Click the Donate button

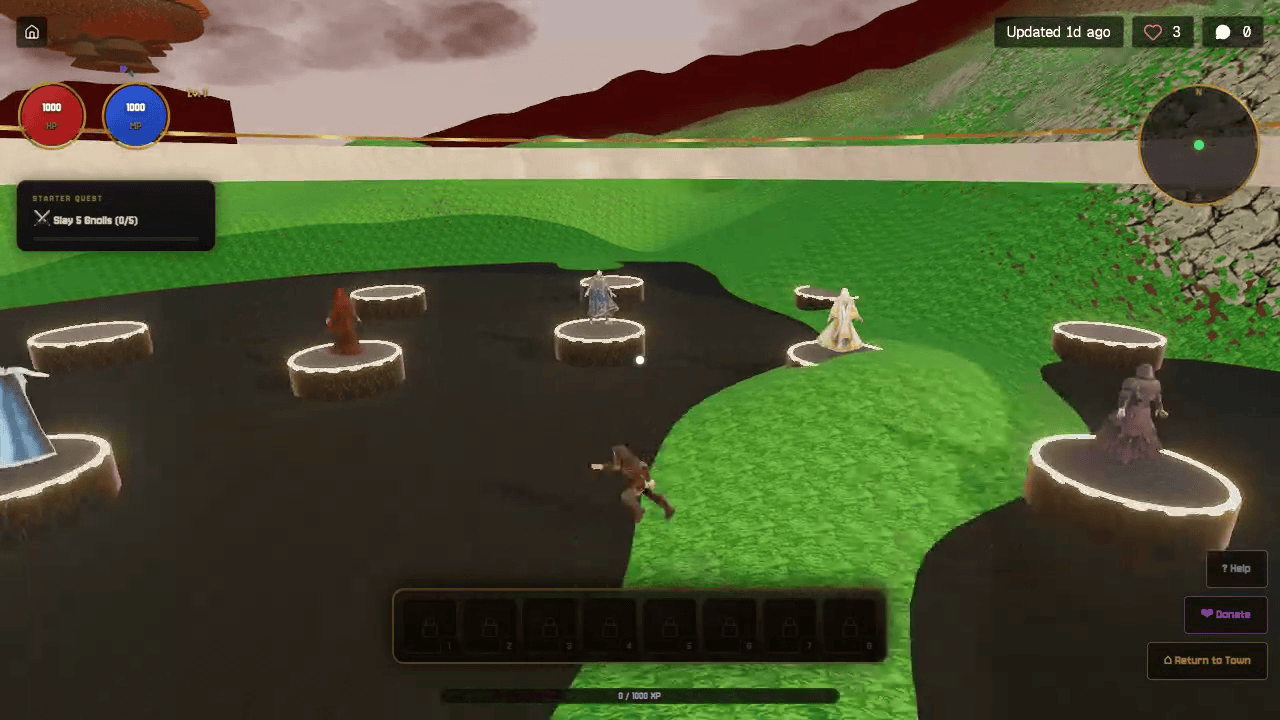1225,614
